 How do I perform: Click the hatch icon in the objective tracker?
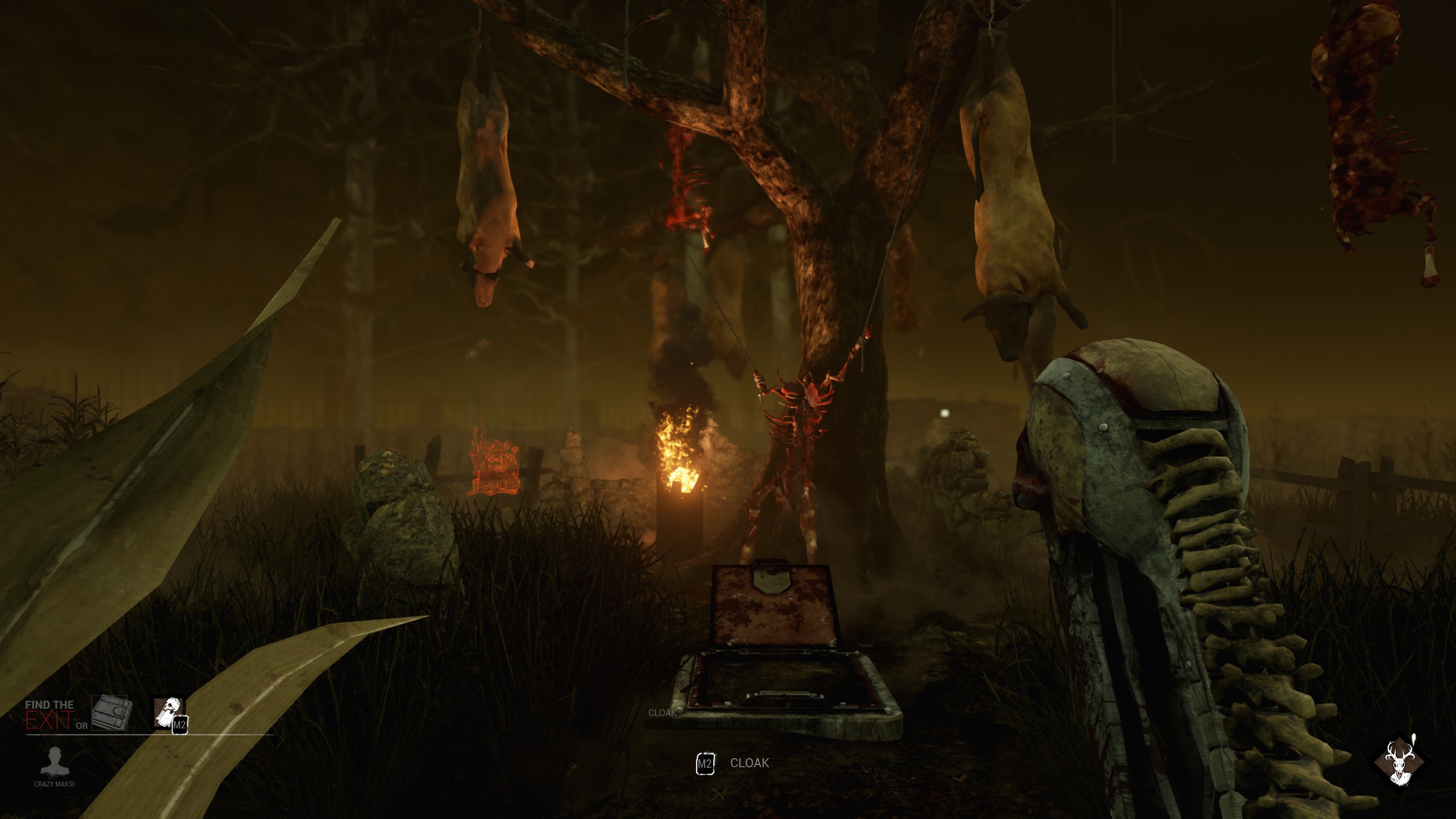111,712
